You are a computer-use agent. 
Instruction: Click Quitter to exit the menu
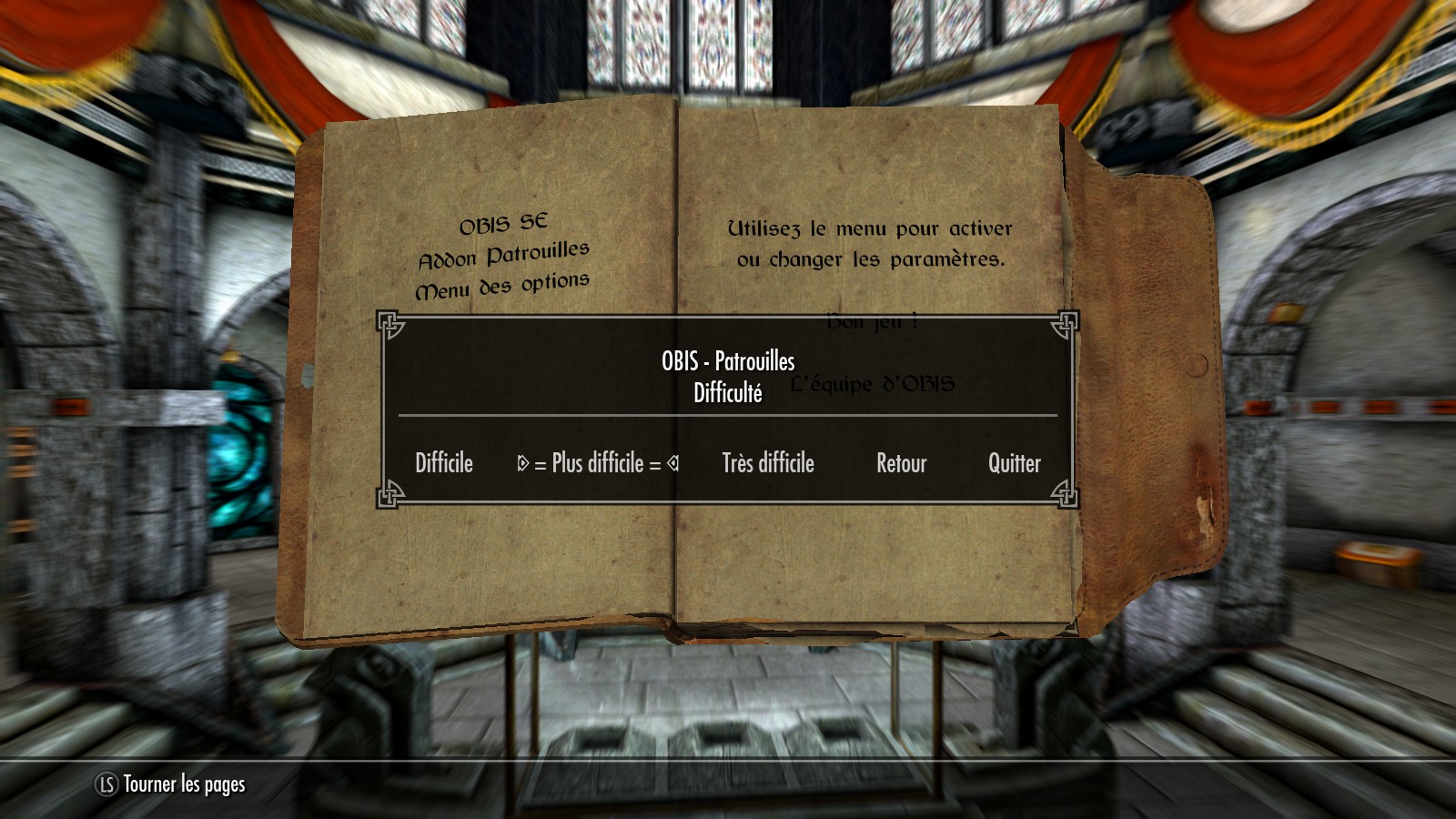click(x=1014, y=463)
